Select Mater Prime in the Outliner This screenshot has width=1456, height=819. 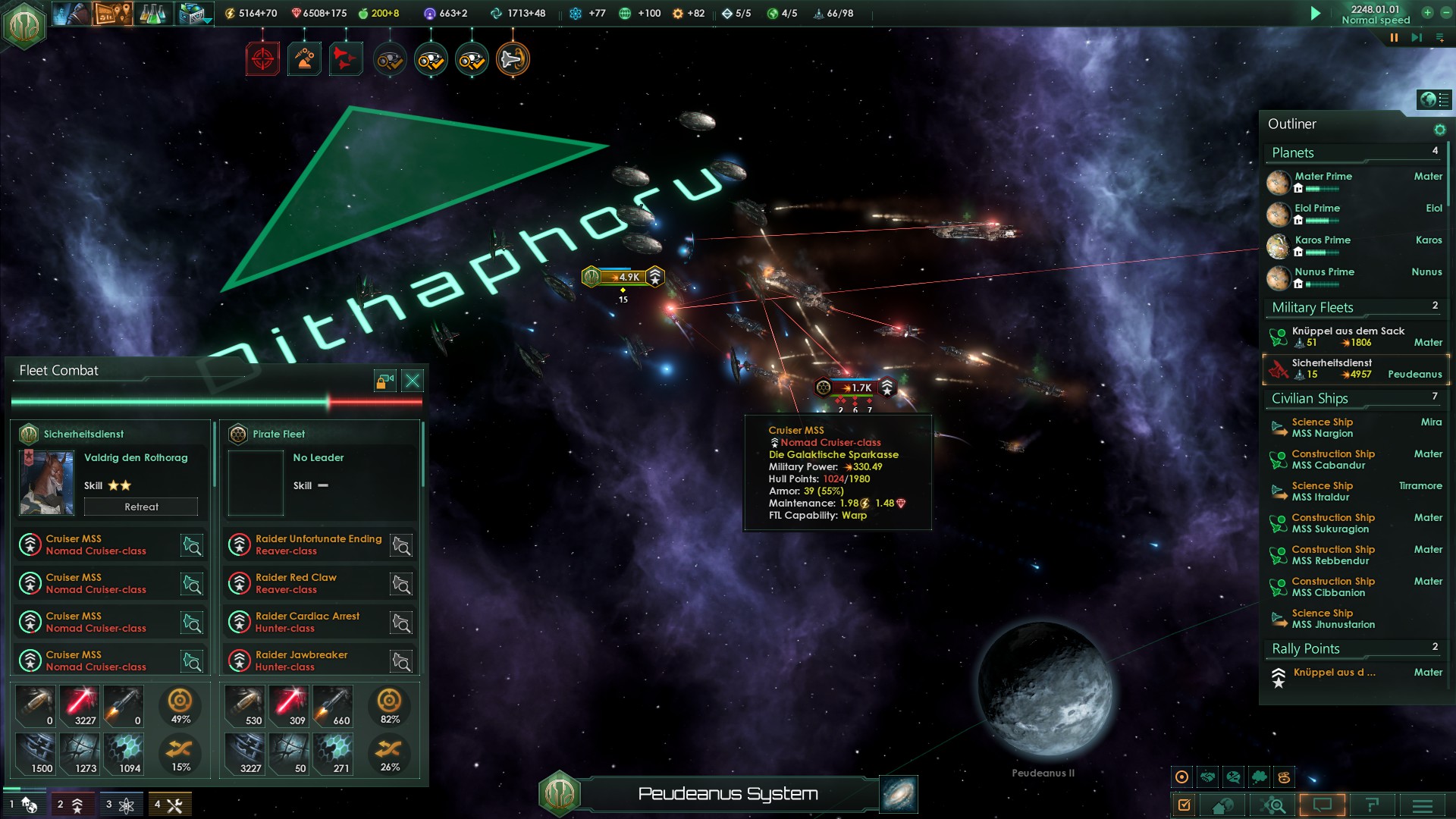point(1323,177)
